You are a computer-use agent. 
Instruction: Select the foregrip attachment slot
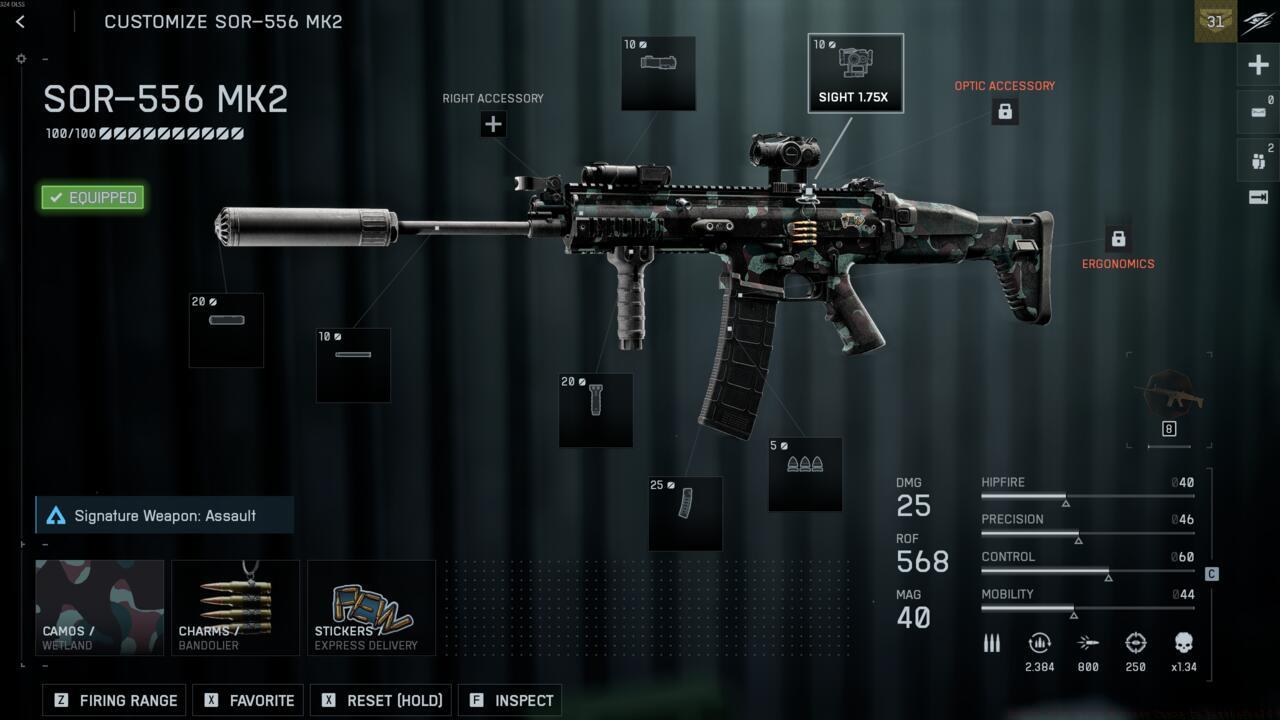click(596, 410)
